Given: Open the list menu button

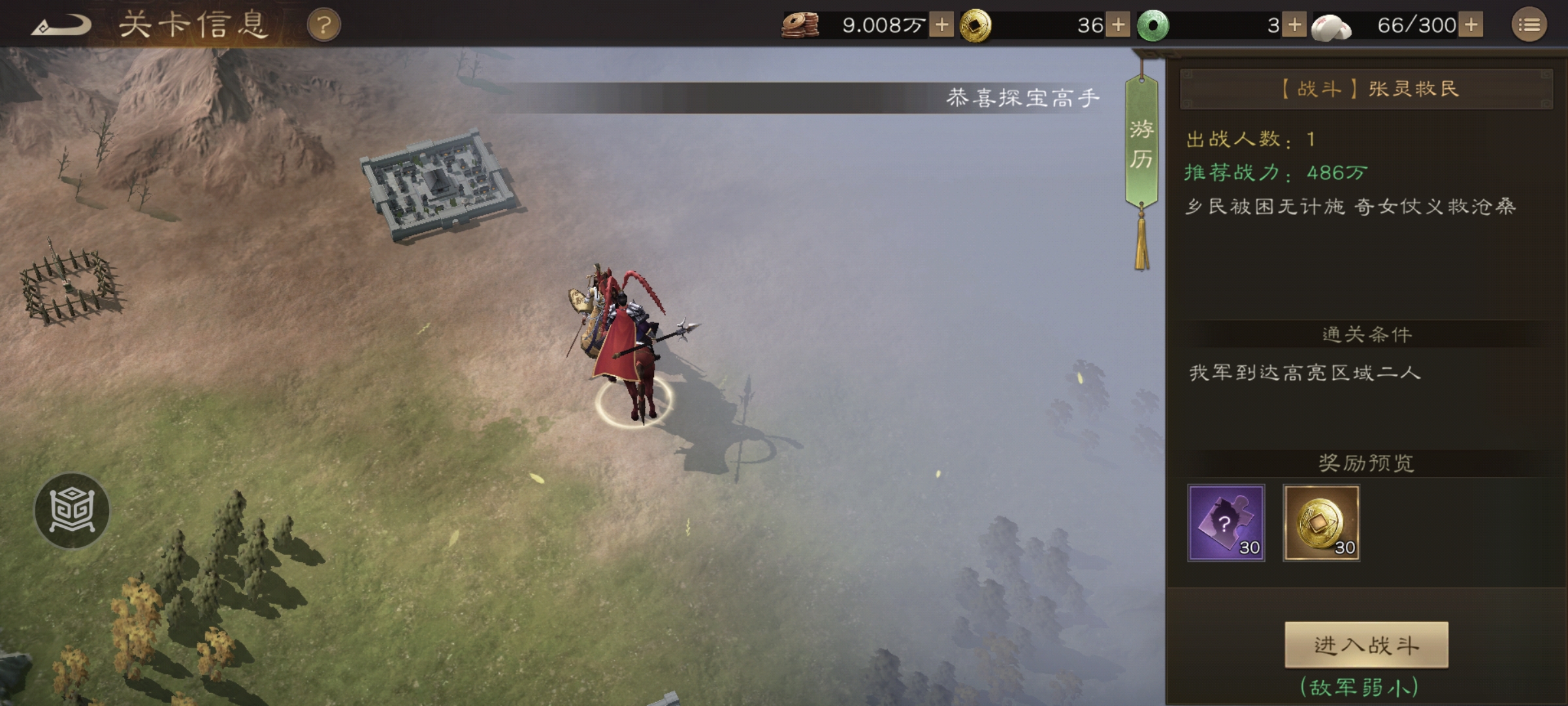Looking at the screenshot, I should (1529, 25).
